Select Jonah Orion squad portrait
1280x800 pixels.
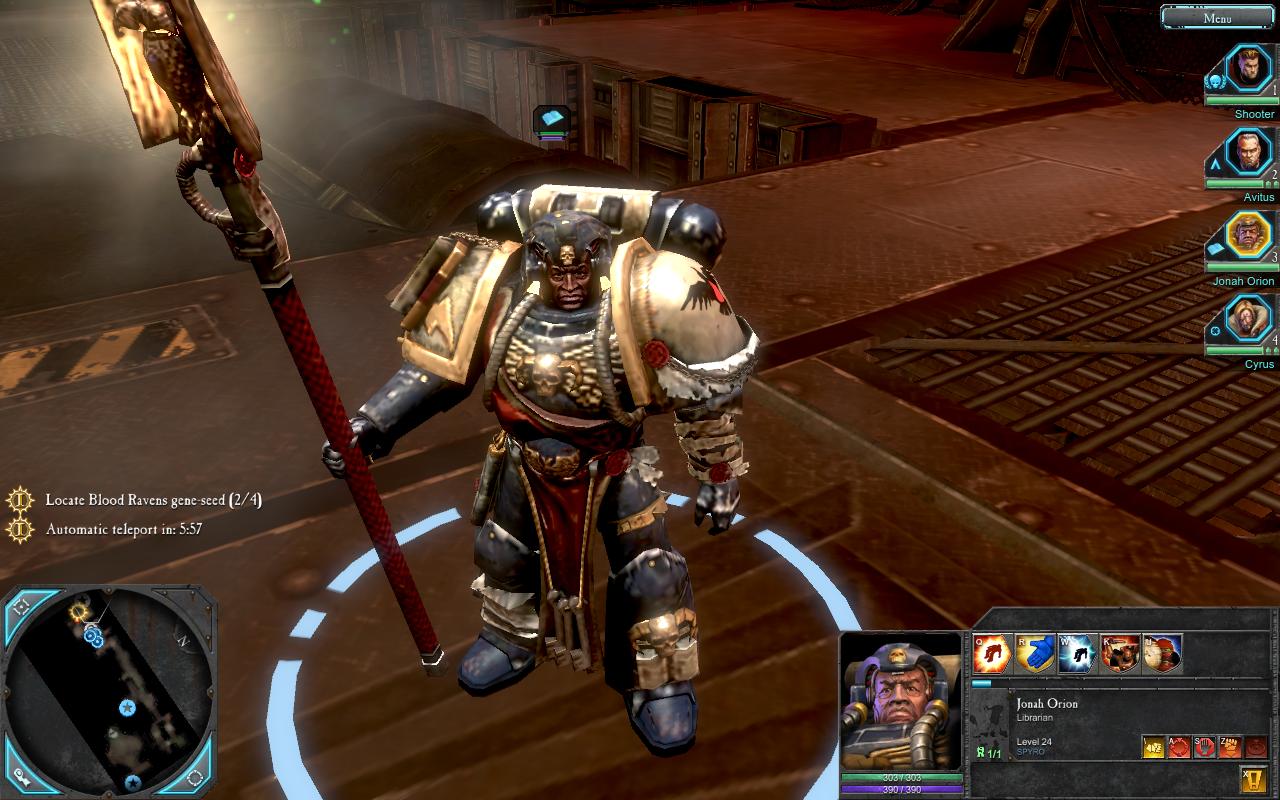(1247, 236)
